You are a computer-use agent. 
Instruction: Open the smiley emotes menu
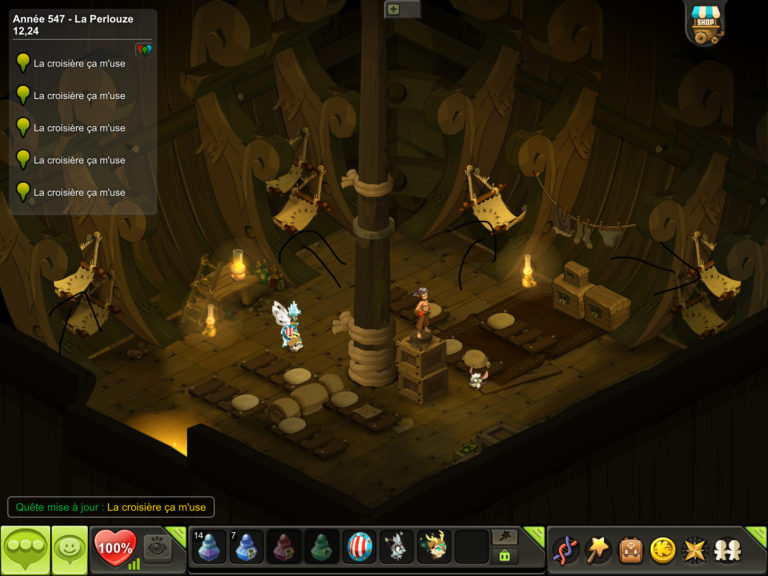click(69, 549)
